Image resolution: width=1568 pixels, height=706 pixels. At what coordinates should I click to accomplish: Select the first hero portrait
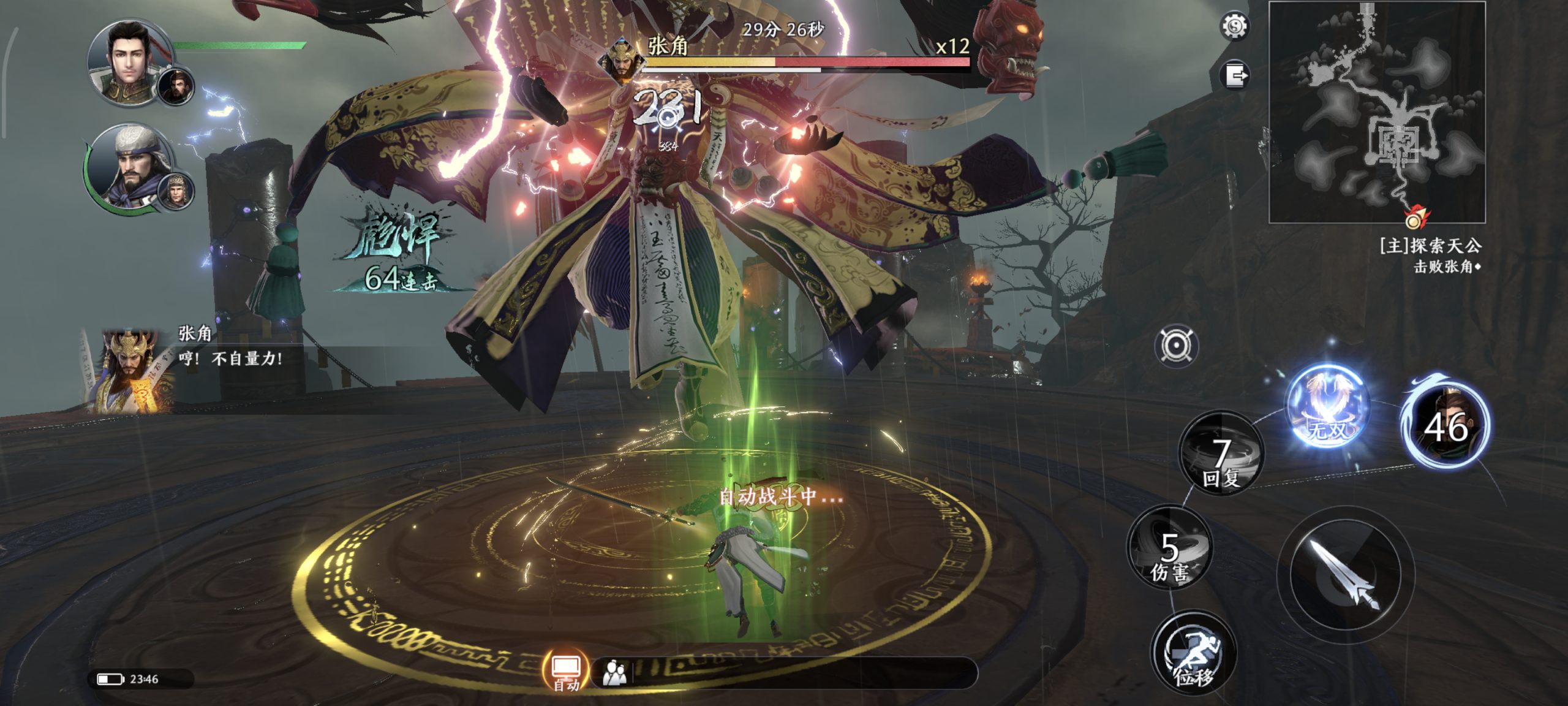[x=129, y=61]
